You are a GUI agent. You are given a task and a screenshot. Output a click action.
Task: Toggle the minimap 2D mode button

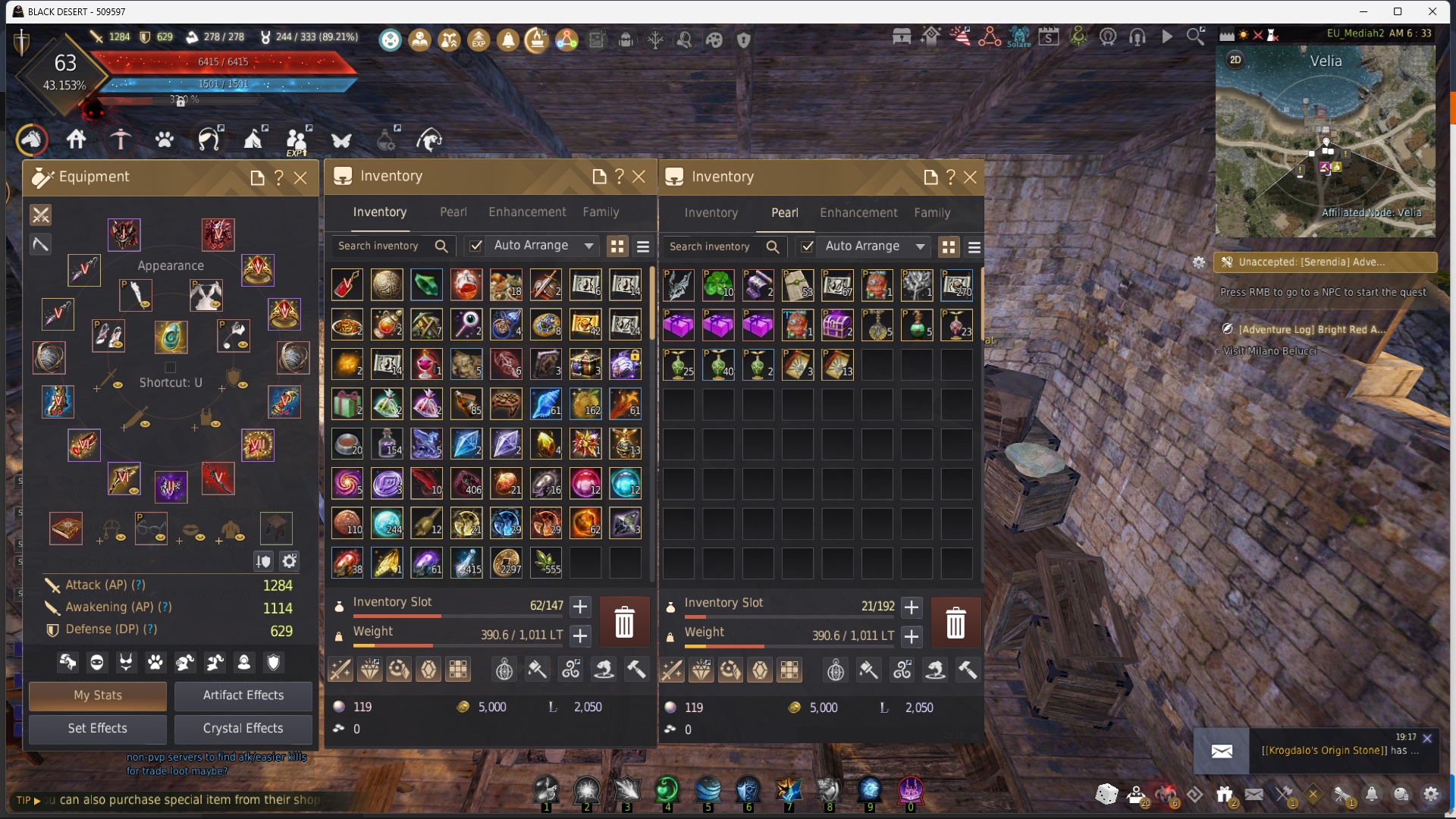(x=1235, y=60)
